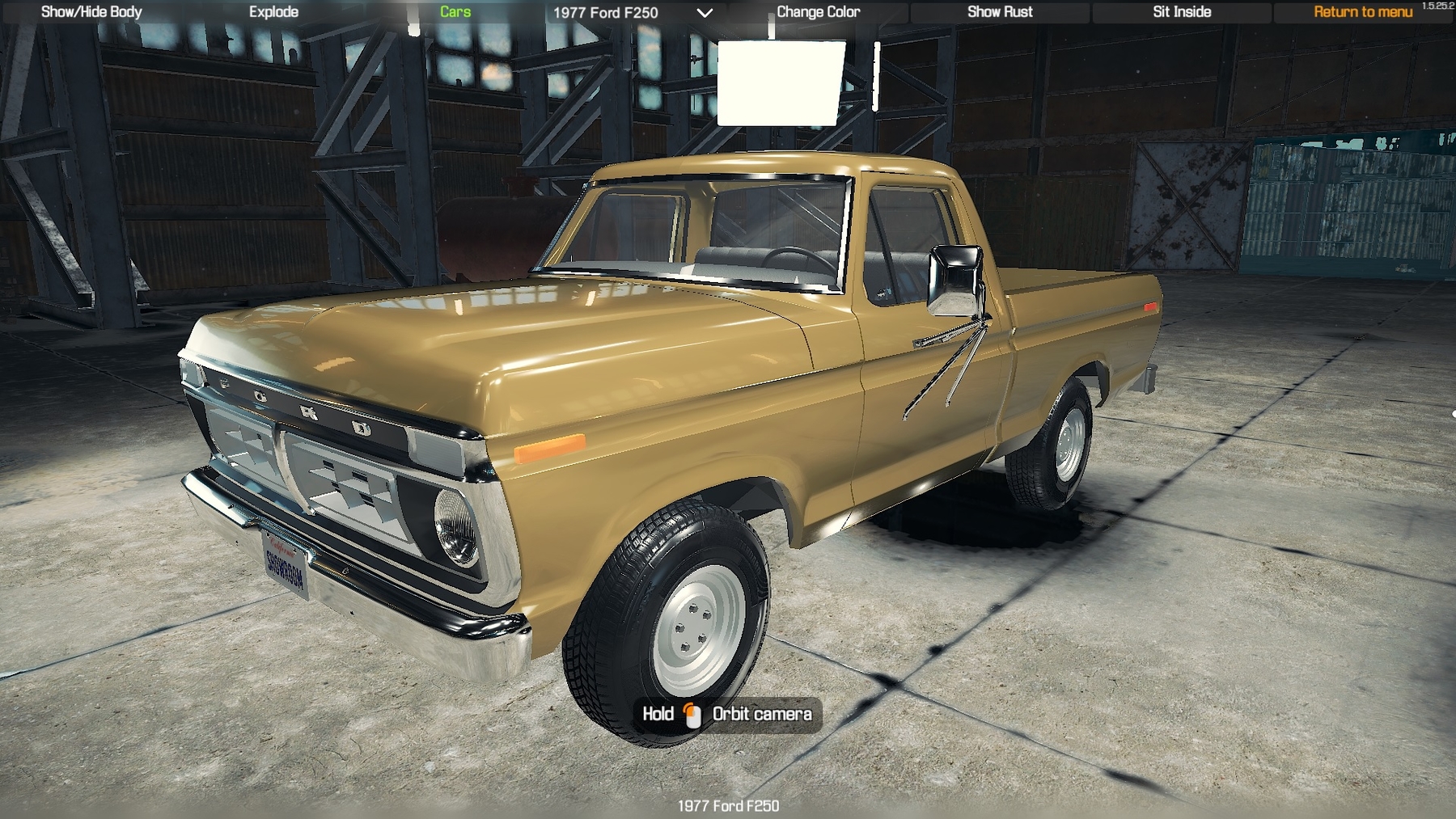Screen dimensions: 1456x819
Task: Return to menu from the showroom
Action: [x=1363, y=12]
